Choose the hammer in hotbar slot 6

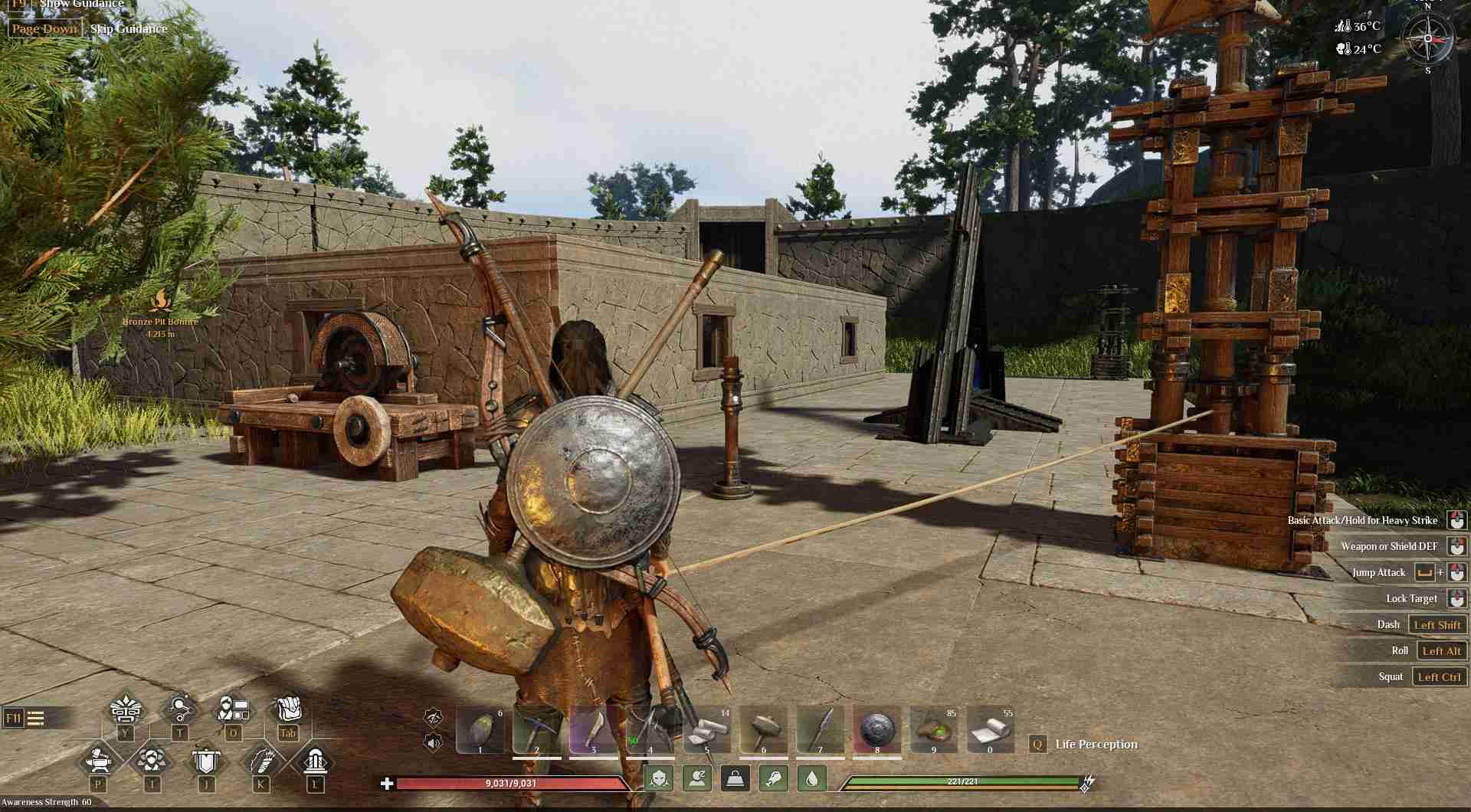pos(763,729)
